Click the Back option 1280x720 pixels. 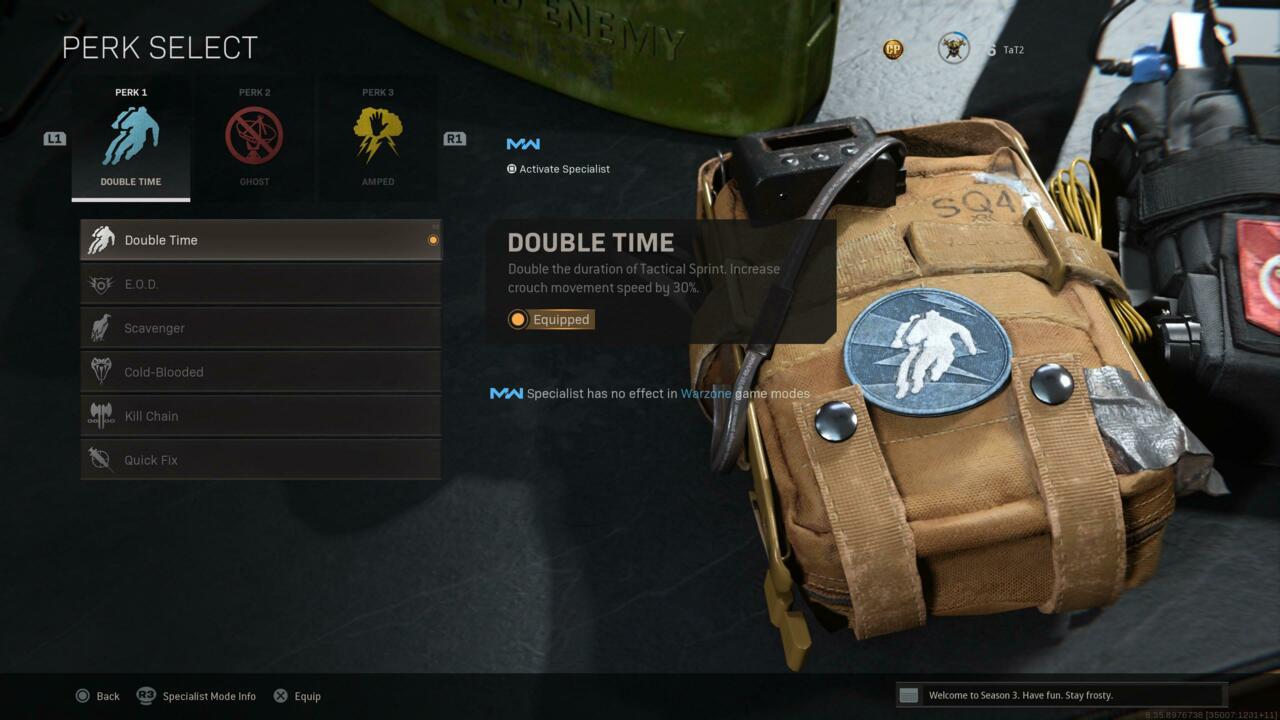tap(97, 696)
